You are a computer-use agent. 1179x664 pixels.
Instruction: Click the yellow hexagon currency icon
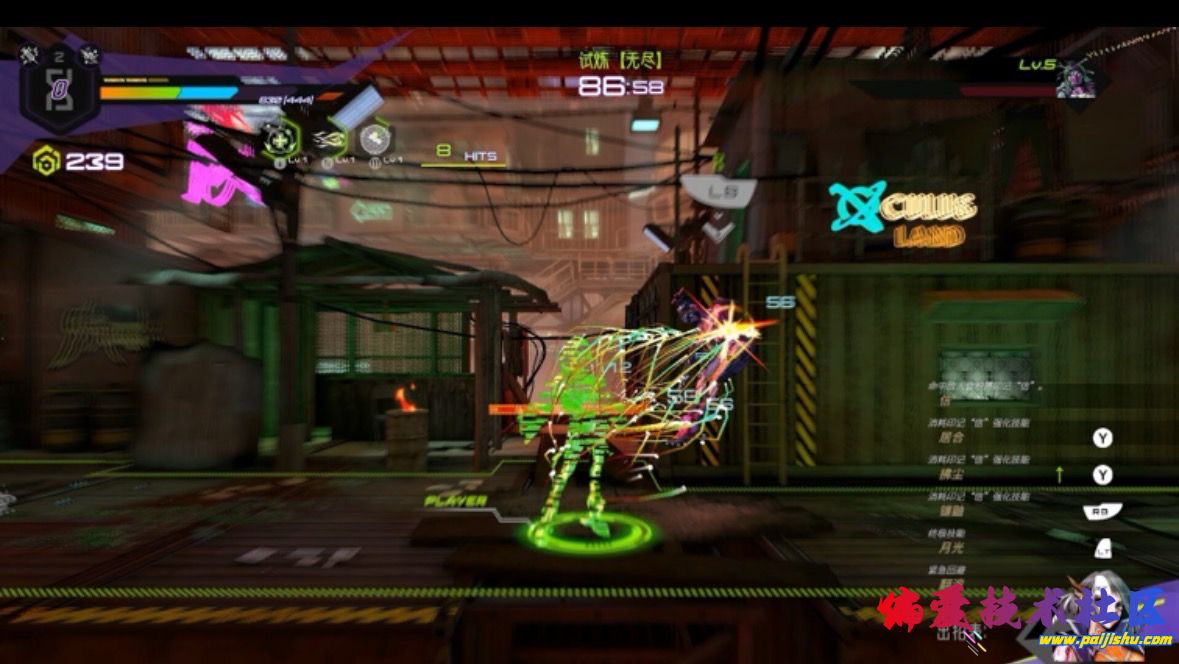click(45, 160)
